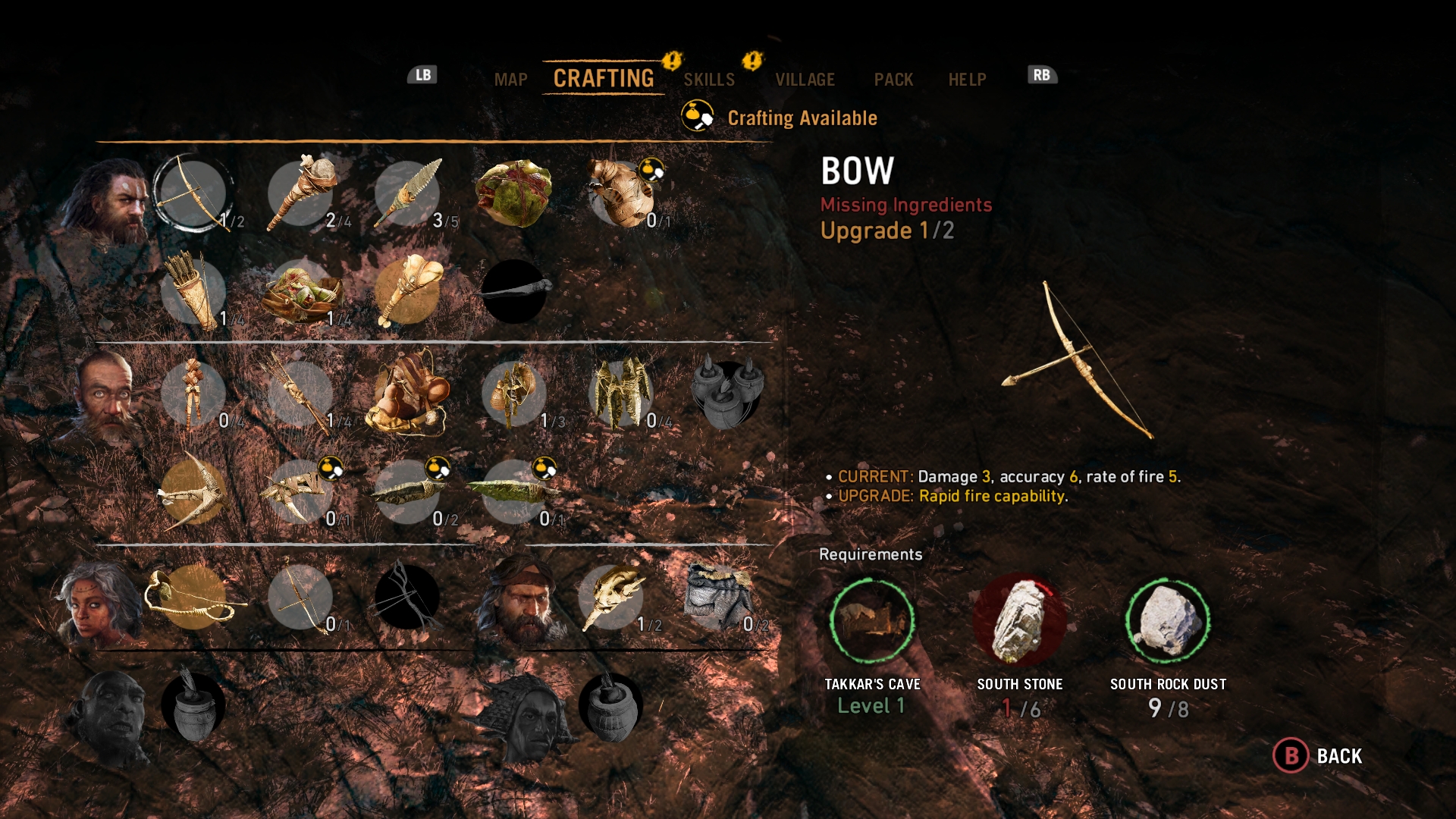Click the Takkar's Cave requirement icon
Image resolution: width=1456 pixels, height=819 pixels.
[872, 620]
